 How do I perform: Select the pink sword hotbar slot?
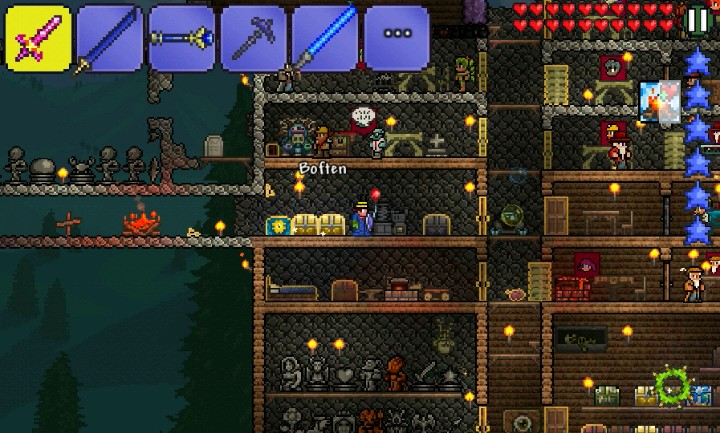(x=38, y=37)
